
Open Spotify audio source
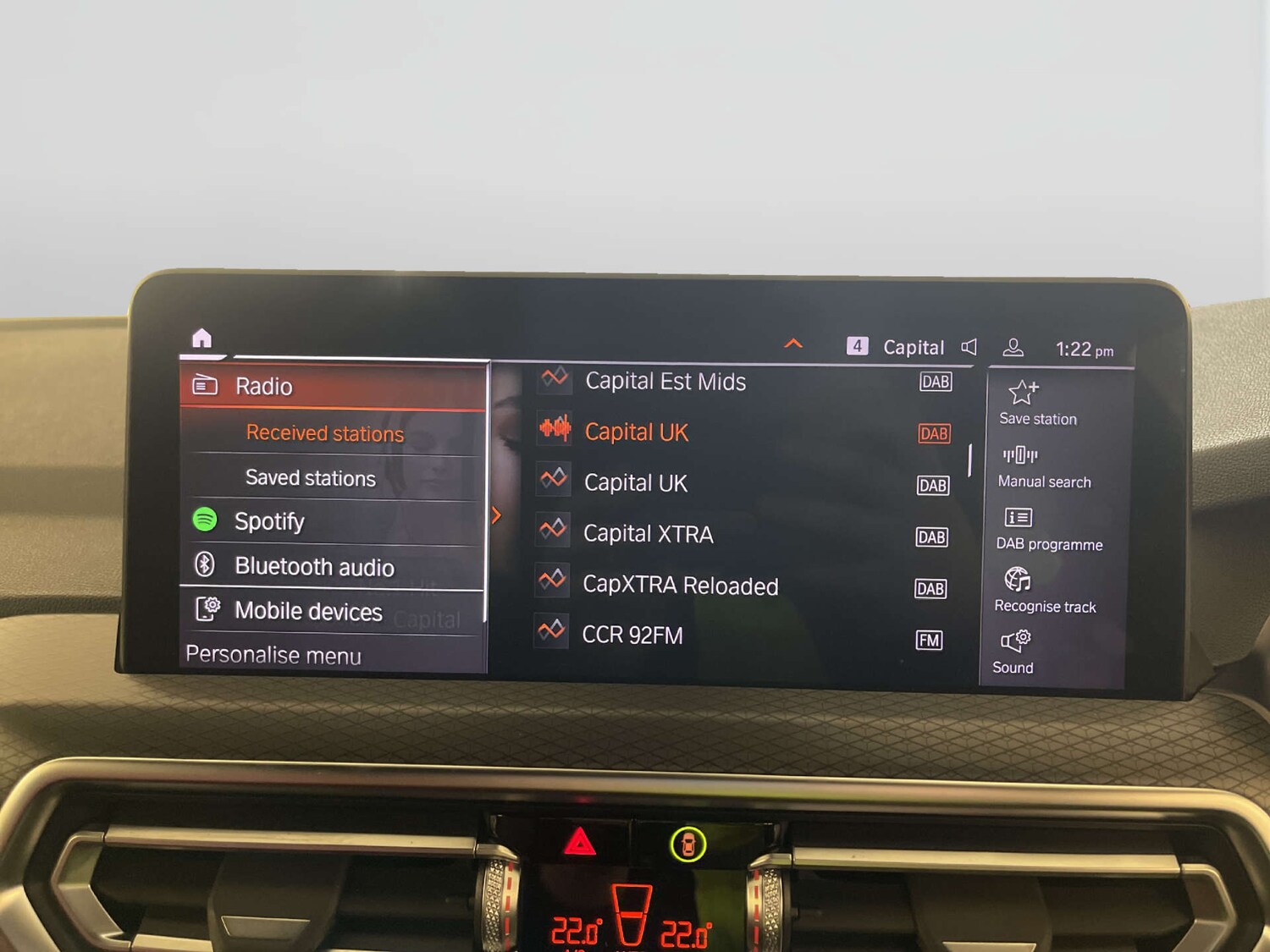click(x=269, y=521)
